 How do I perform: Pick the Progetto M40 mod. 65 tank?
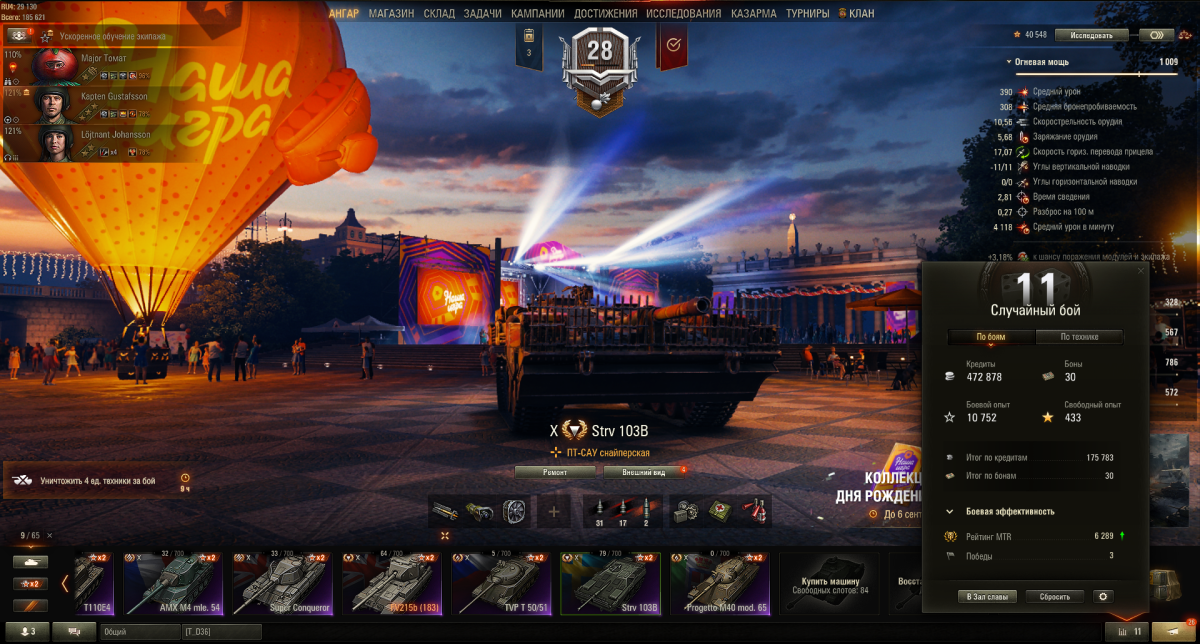tap(719, 583)
